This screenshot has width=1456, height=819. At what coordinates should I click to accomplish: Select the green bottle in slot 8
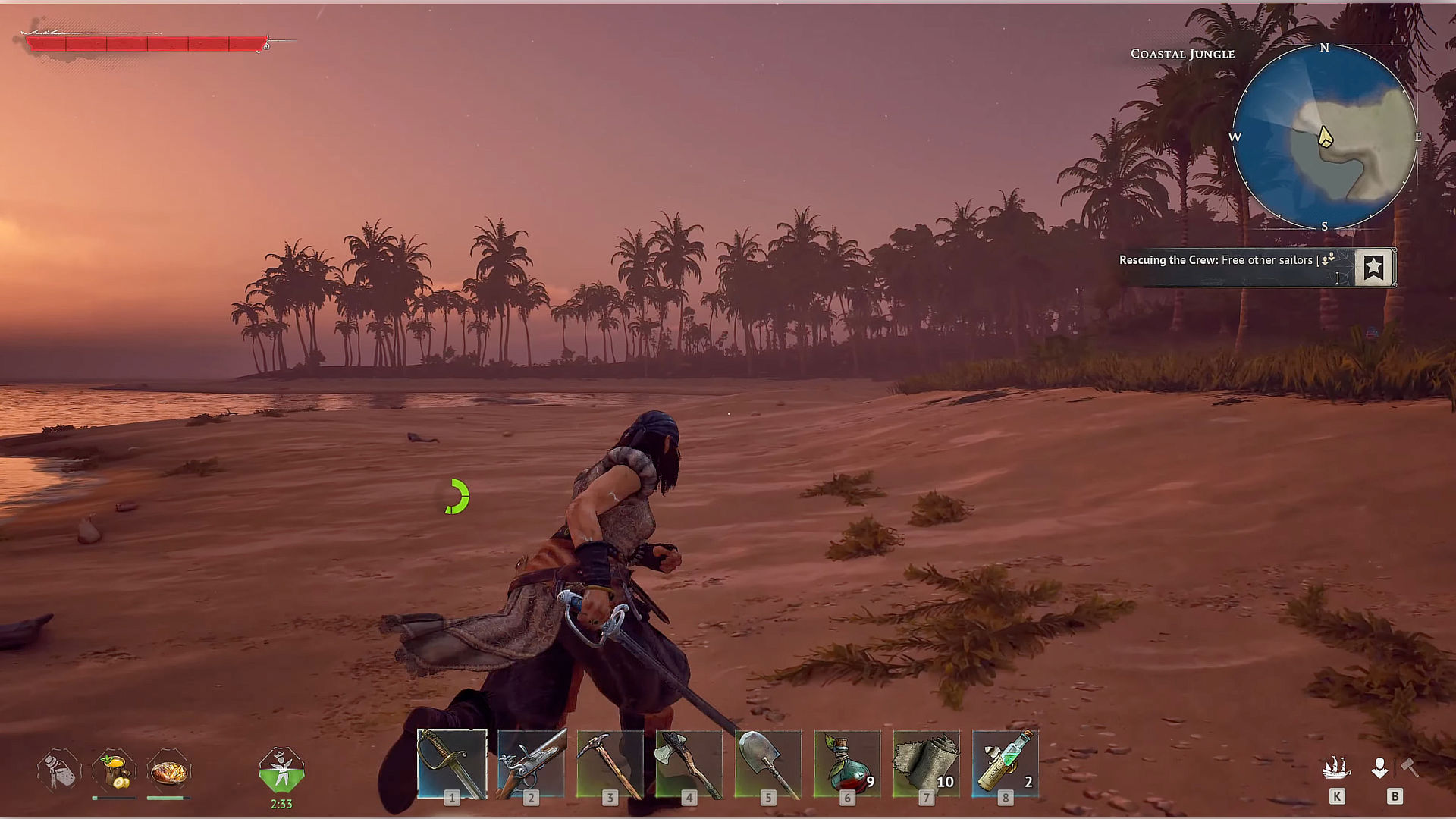click(x=1005, y=764)
